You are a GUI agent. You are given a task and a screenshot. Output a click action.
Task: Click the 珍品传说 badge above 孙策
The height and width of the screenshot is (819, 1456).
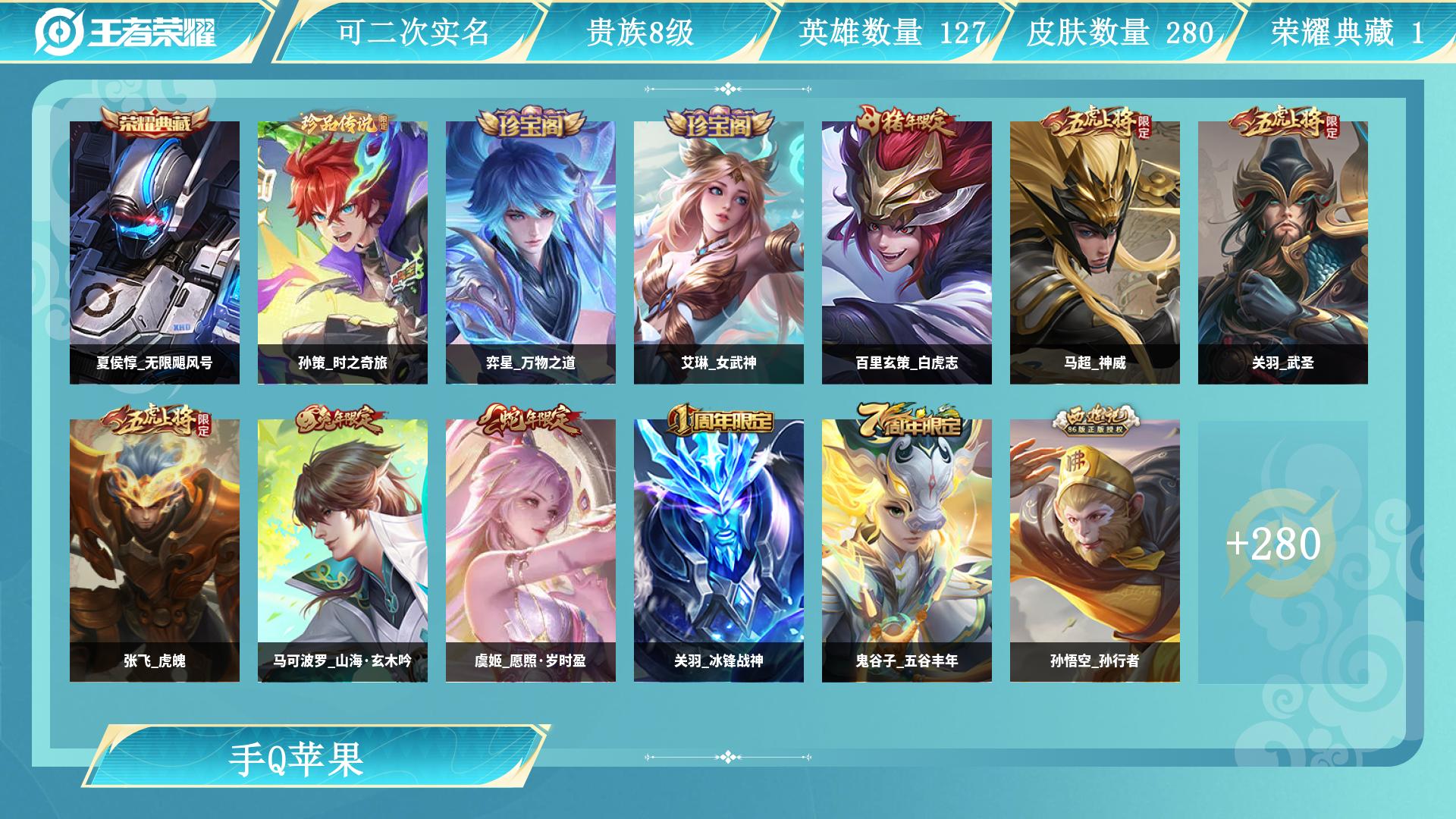[340, 123]
